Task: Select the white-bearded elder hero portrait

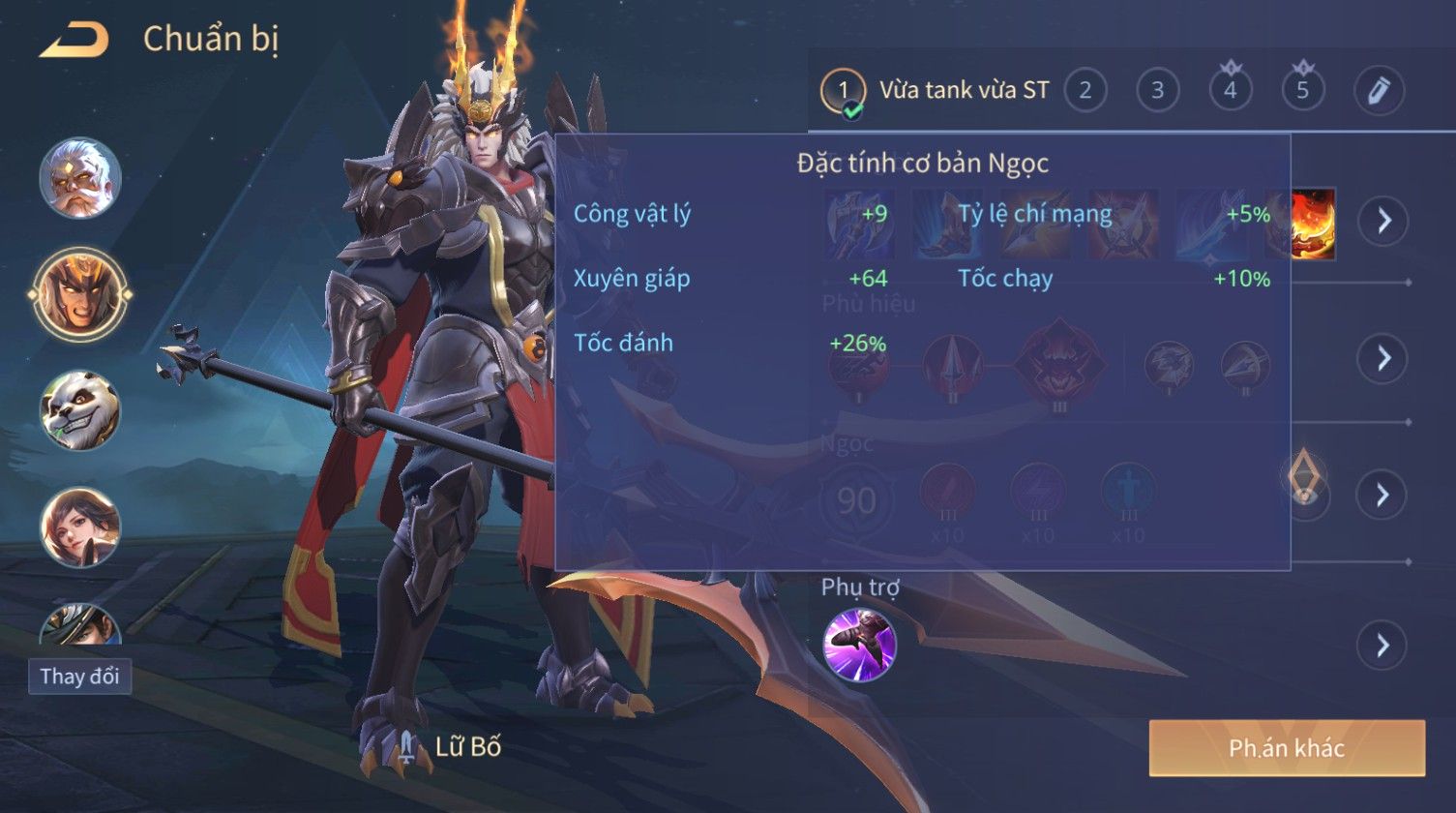Action: [x=80, y=179]
